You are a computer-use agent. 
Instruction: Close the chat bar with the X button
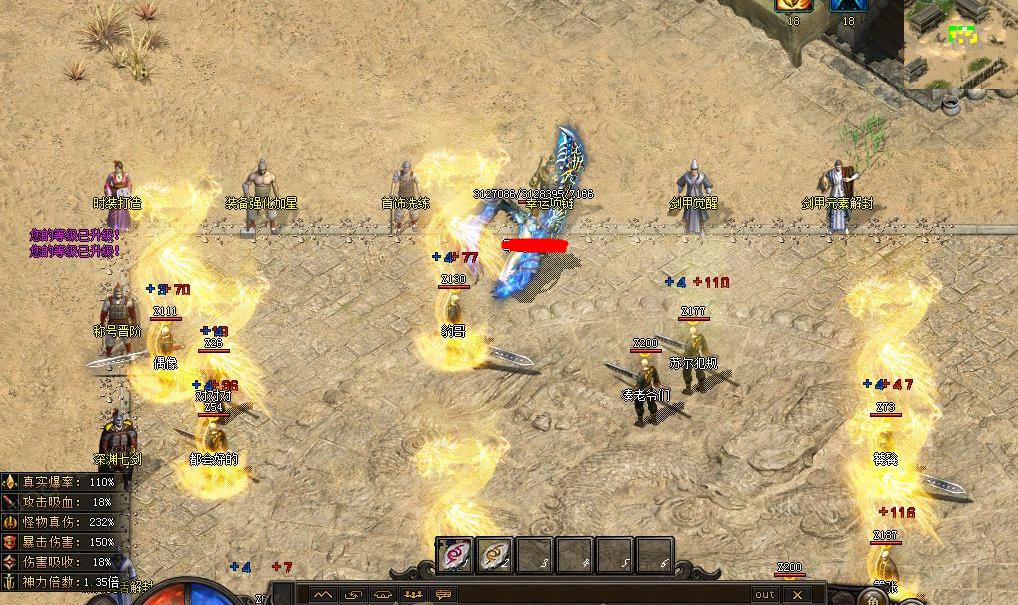(797, 595)
